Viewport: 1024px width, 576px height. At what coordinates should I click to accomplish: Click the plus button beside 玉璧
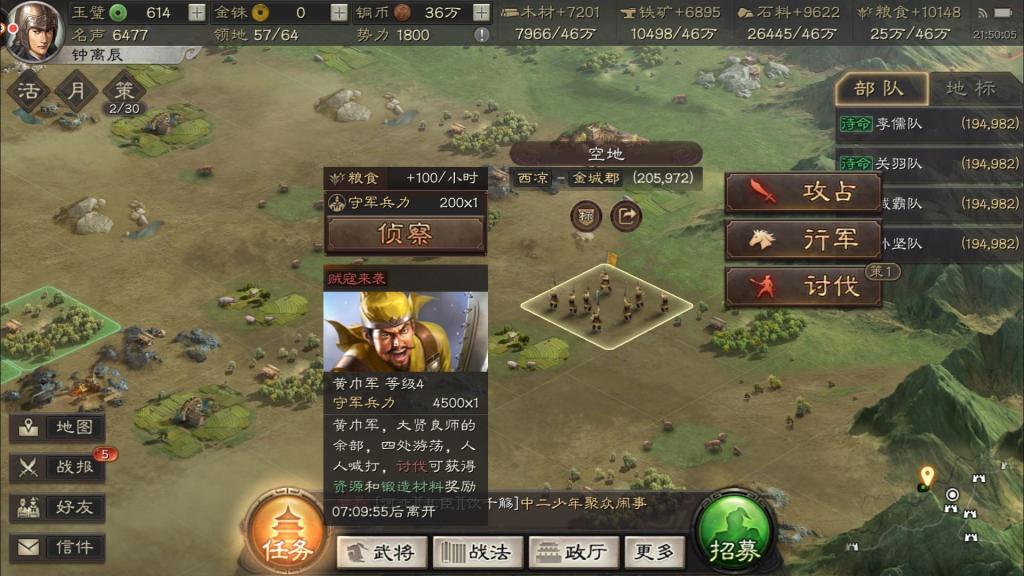click(x=197, y=13)
